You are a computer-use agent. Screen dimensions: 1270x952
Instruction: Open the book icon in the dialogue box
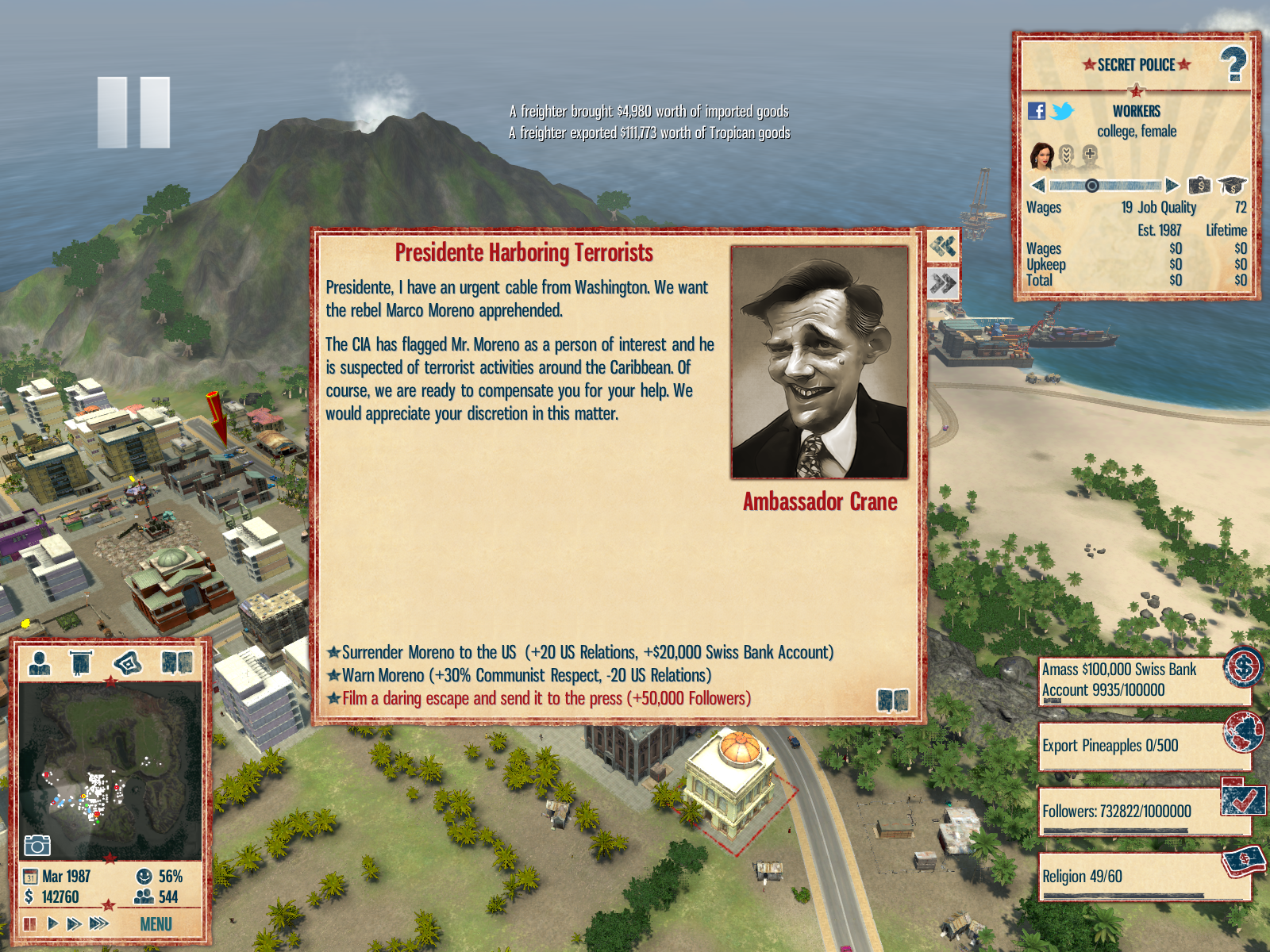(x=893, y=701)
